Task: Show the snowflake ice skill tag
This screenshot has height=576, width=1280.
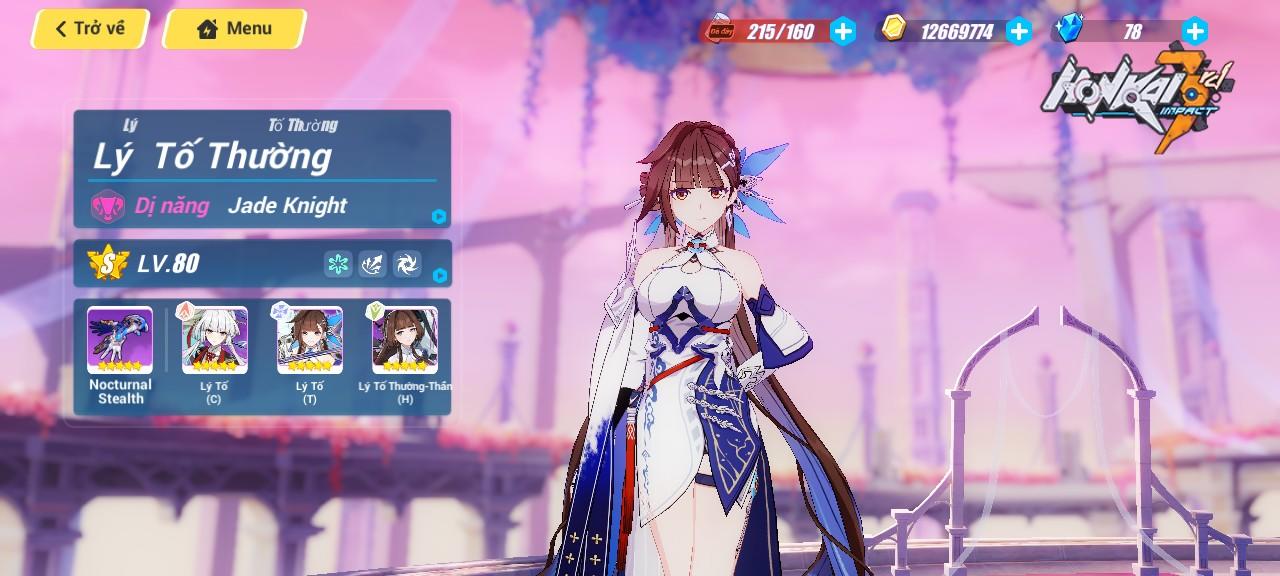Action: pos(338,264)
